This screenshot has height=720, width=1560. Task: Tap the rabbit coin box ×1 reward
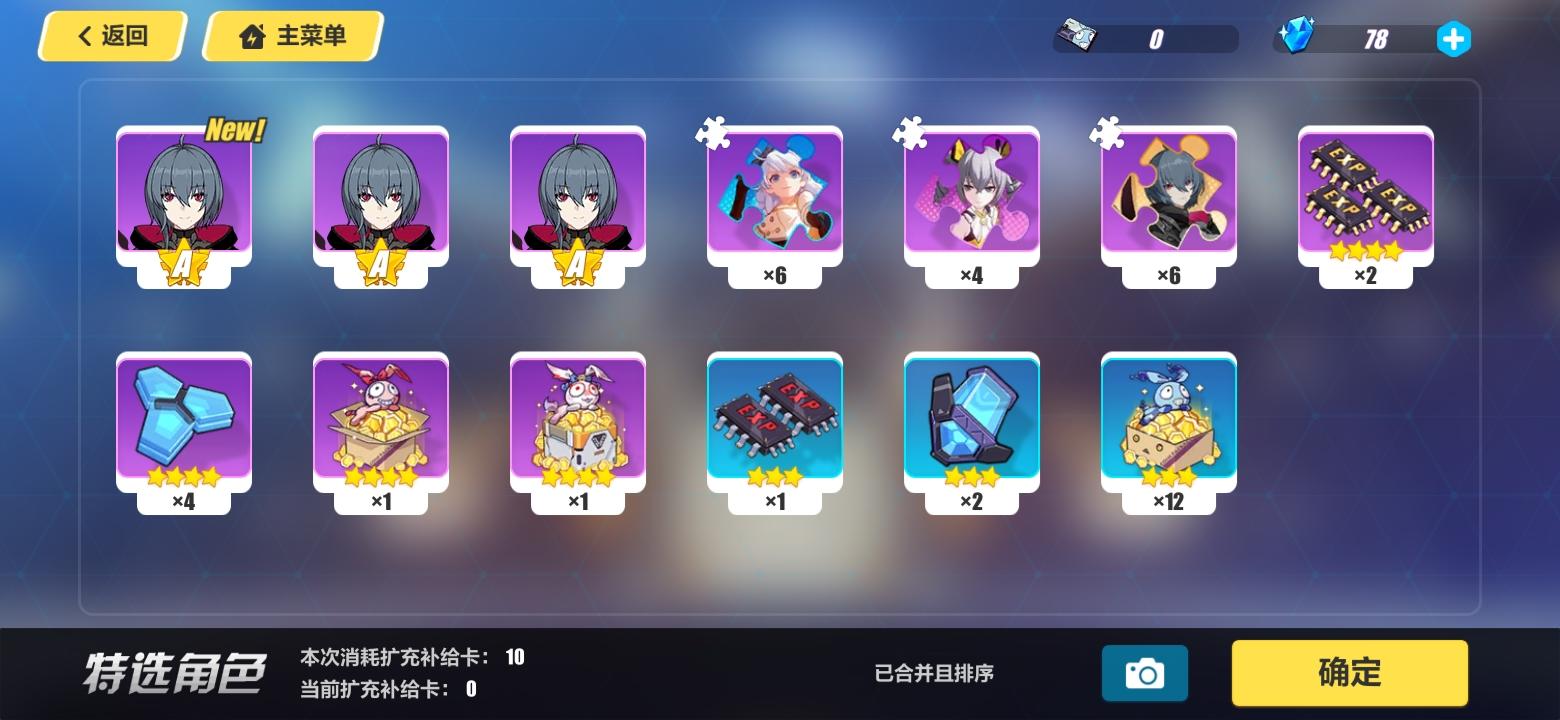(x=380, y=420)
